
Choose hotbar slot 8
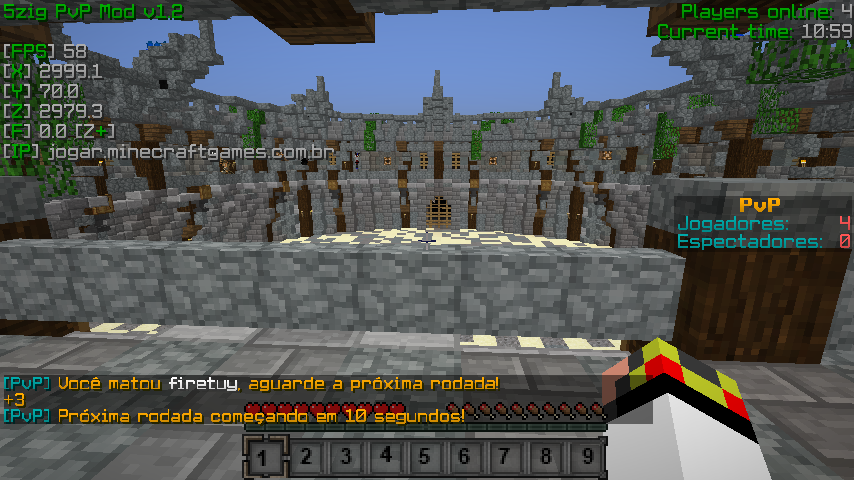(547, 458)
